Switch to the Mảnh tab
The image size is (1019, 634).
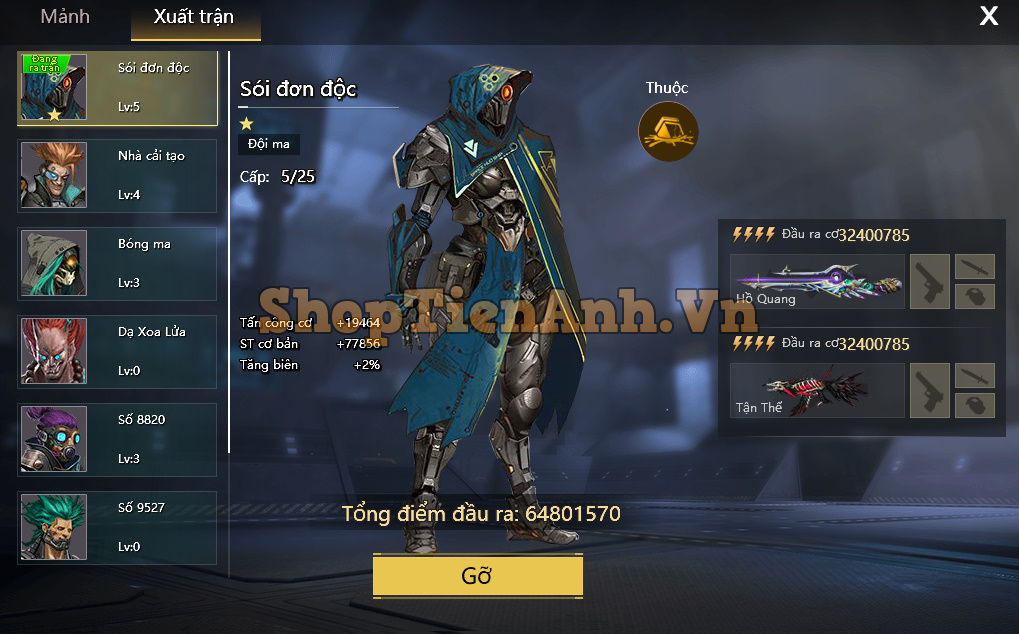click(65, 17)
